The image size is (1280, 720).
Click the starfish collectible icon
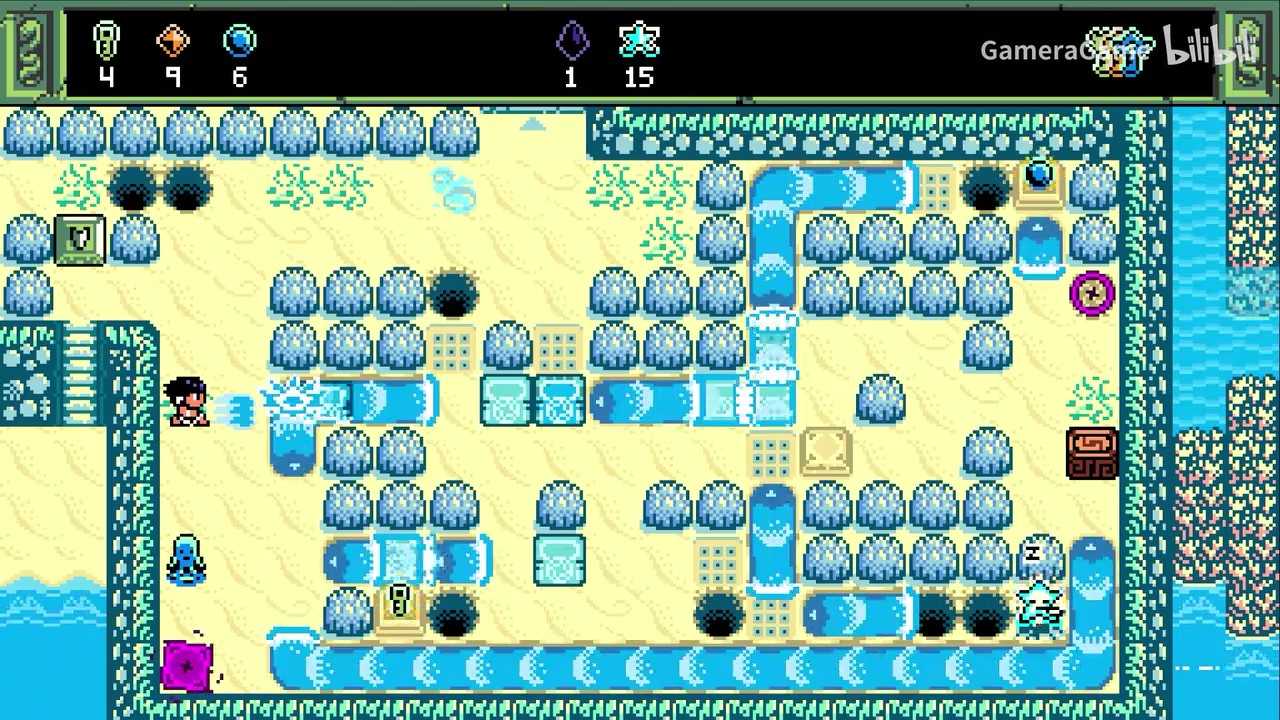tap(638, 41)
